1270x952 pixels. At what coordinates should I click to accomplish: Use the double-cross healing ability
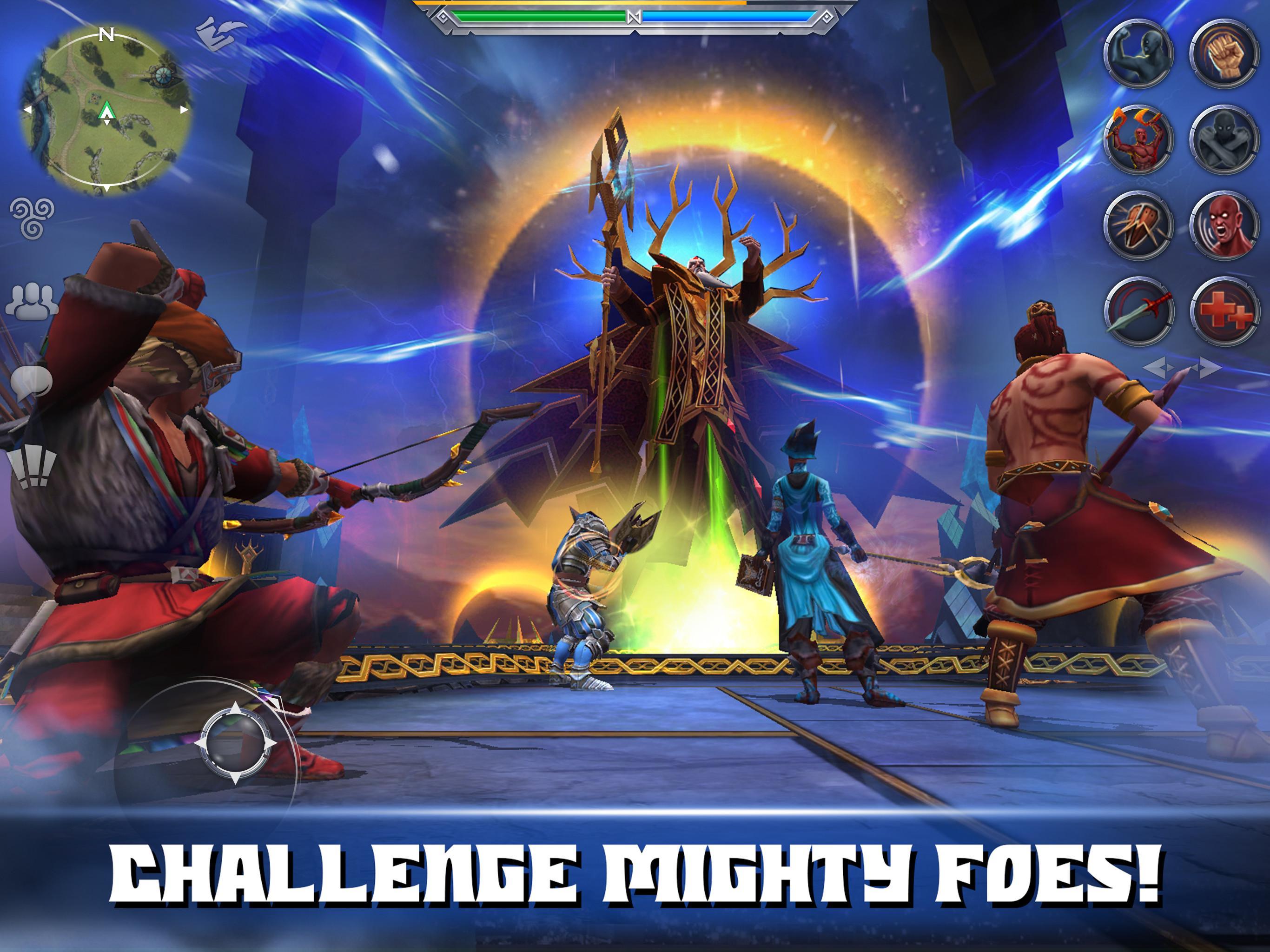pos(1224,311)
